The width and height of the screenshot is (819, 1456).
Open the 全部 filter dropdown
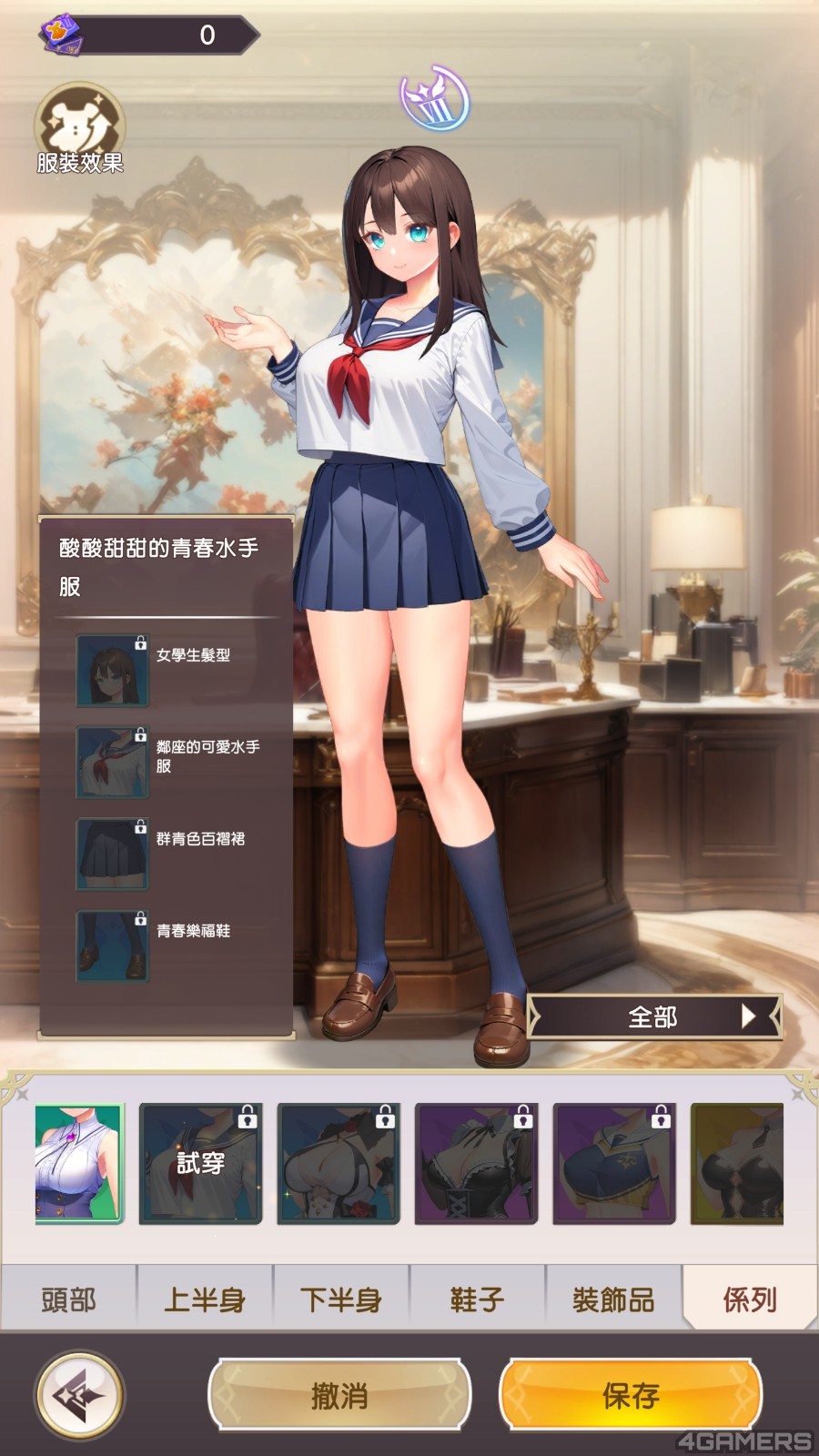click(653, 1016)
